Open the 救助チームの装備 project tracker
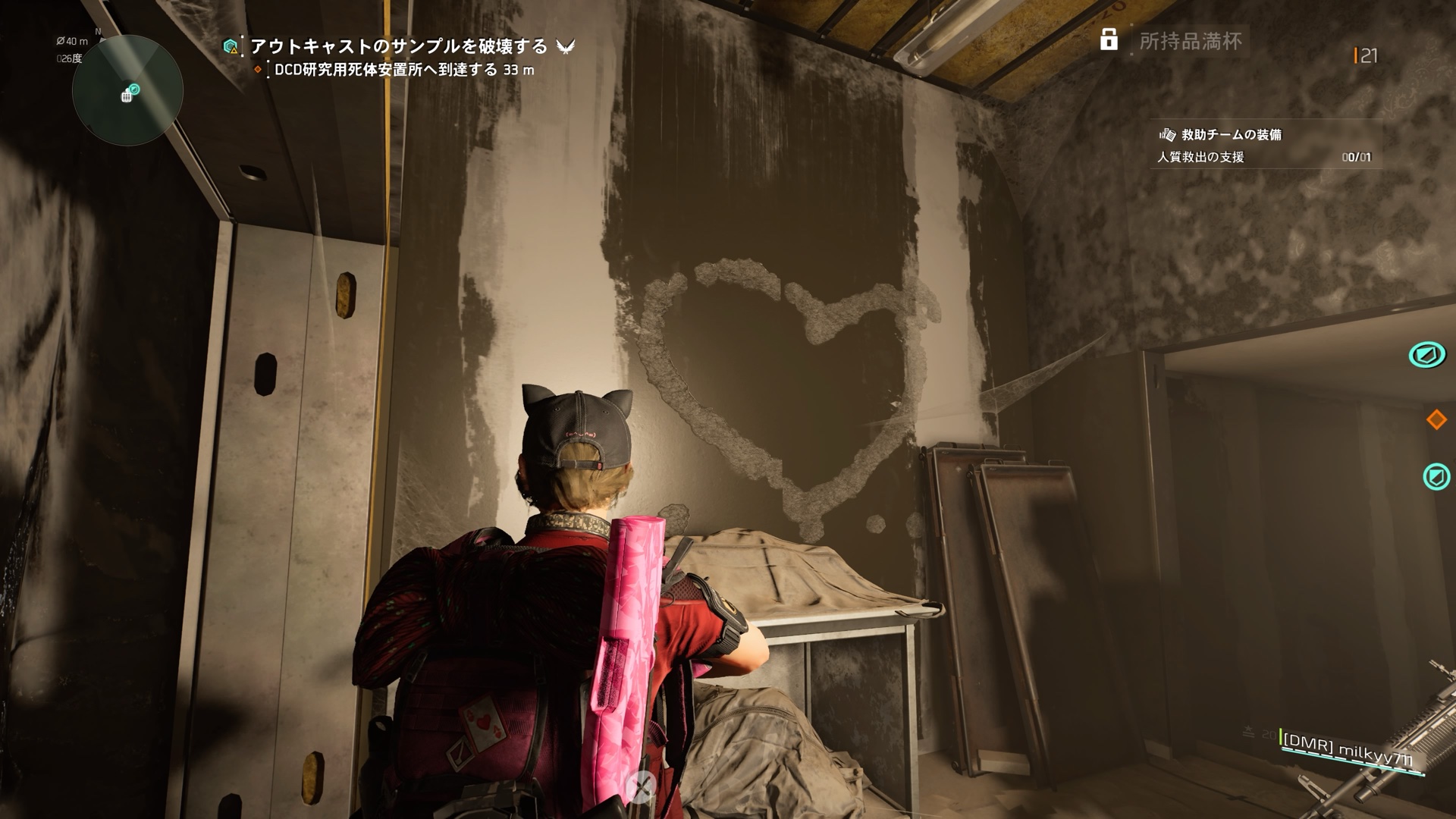 pos(1230,135)
